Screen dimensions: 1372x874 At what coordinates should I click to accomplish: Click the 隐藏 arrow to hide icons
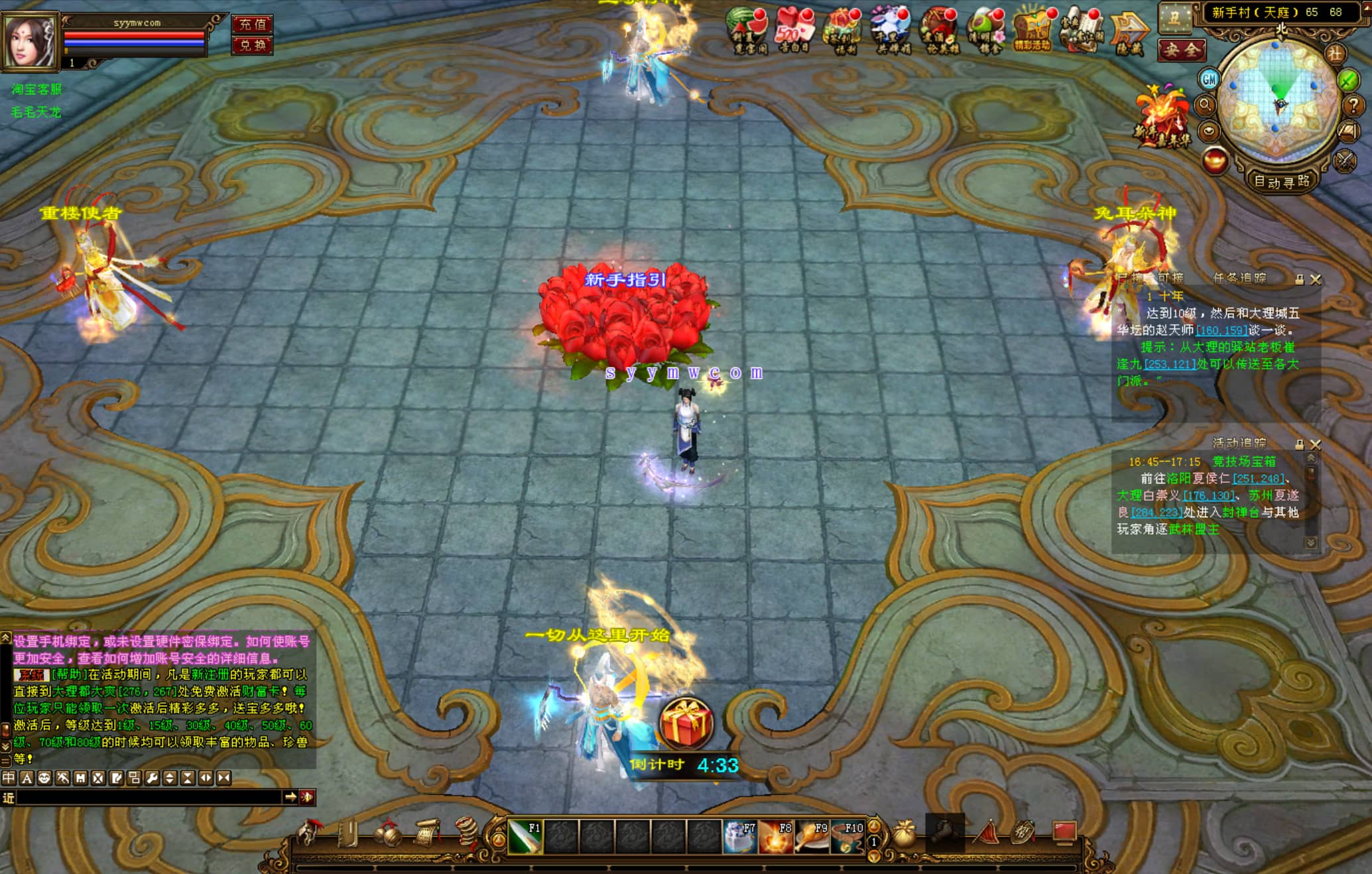[x=1128, y=32]
